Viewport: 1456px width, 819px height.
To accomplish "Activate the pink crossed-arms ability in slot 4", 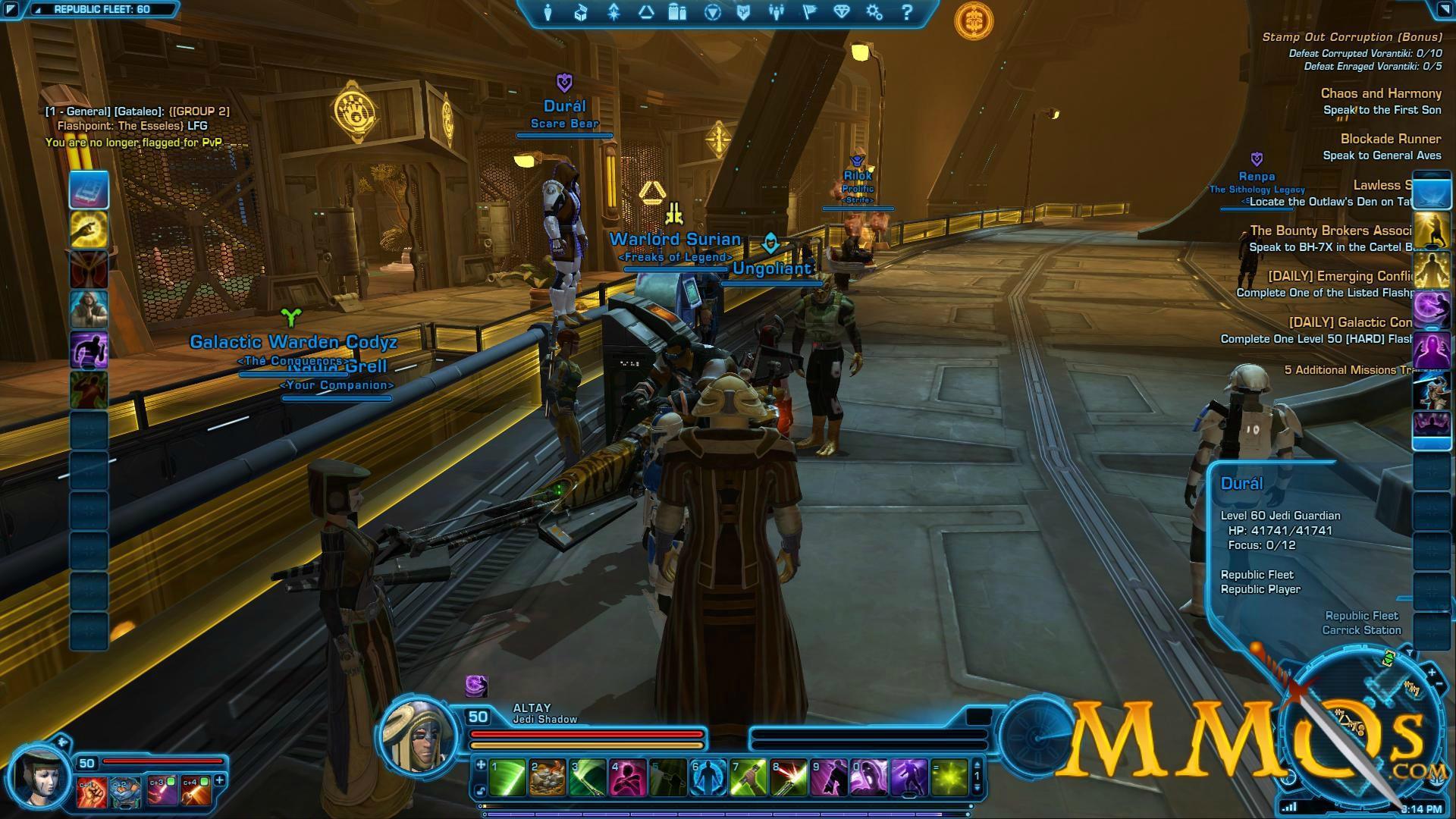I will 628,778.
